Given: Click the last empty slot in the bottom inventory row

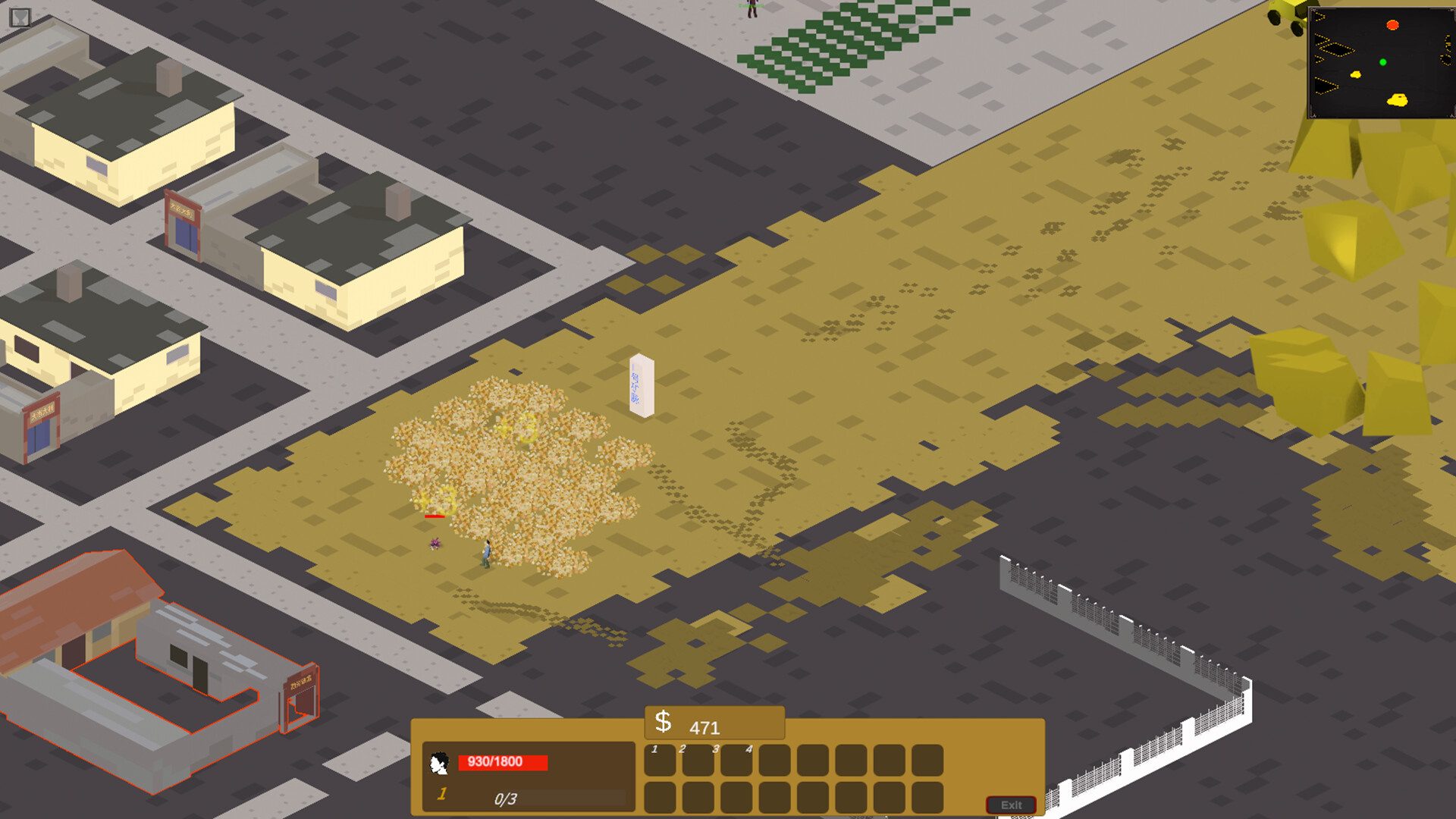Looking at the screenshot, I should [927, 797].
